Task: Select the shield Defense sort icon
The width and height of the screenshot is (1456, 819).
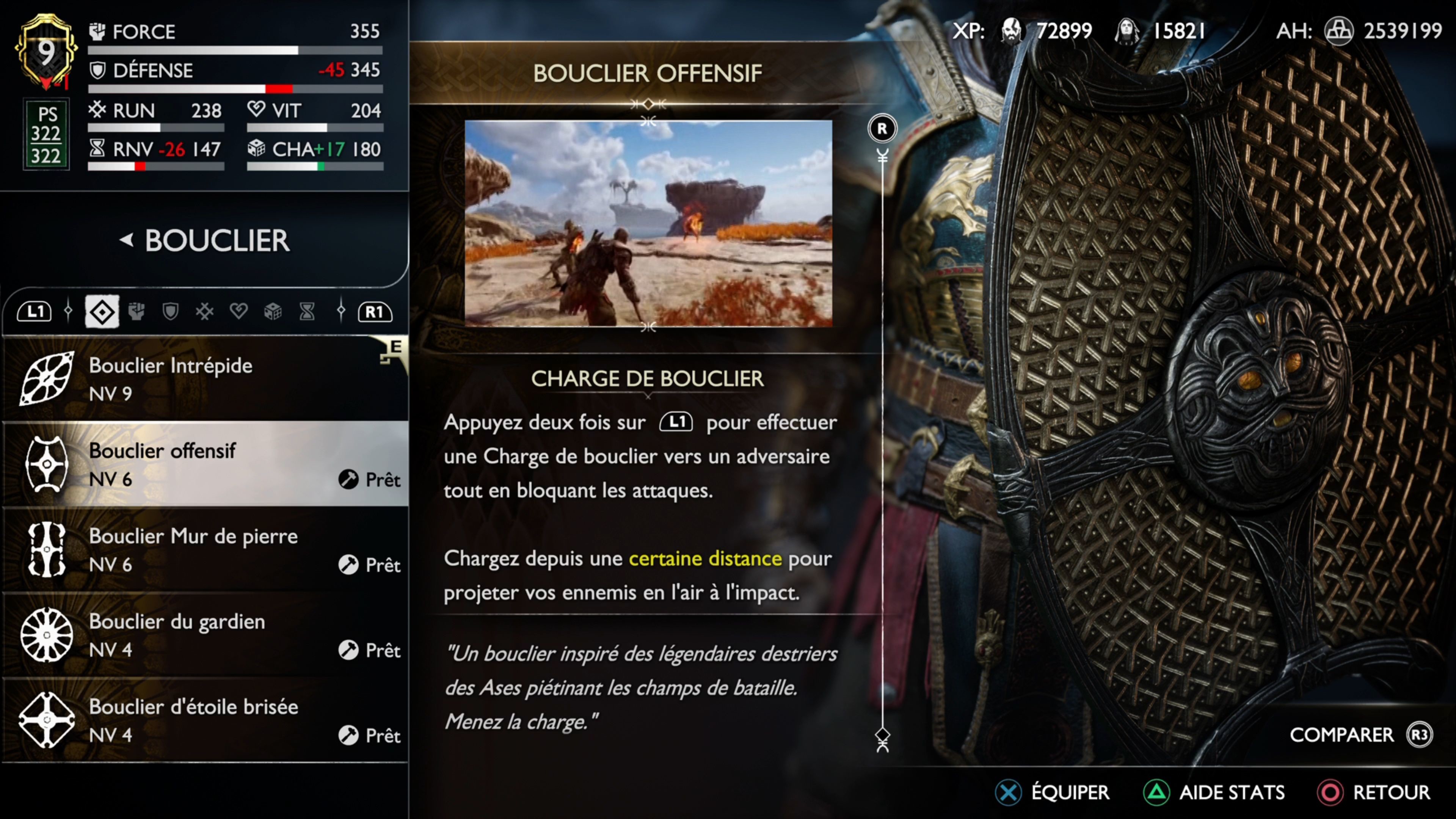Action: coord(170,311)
